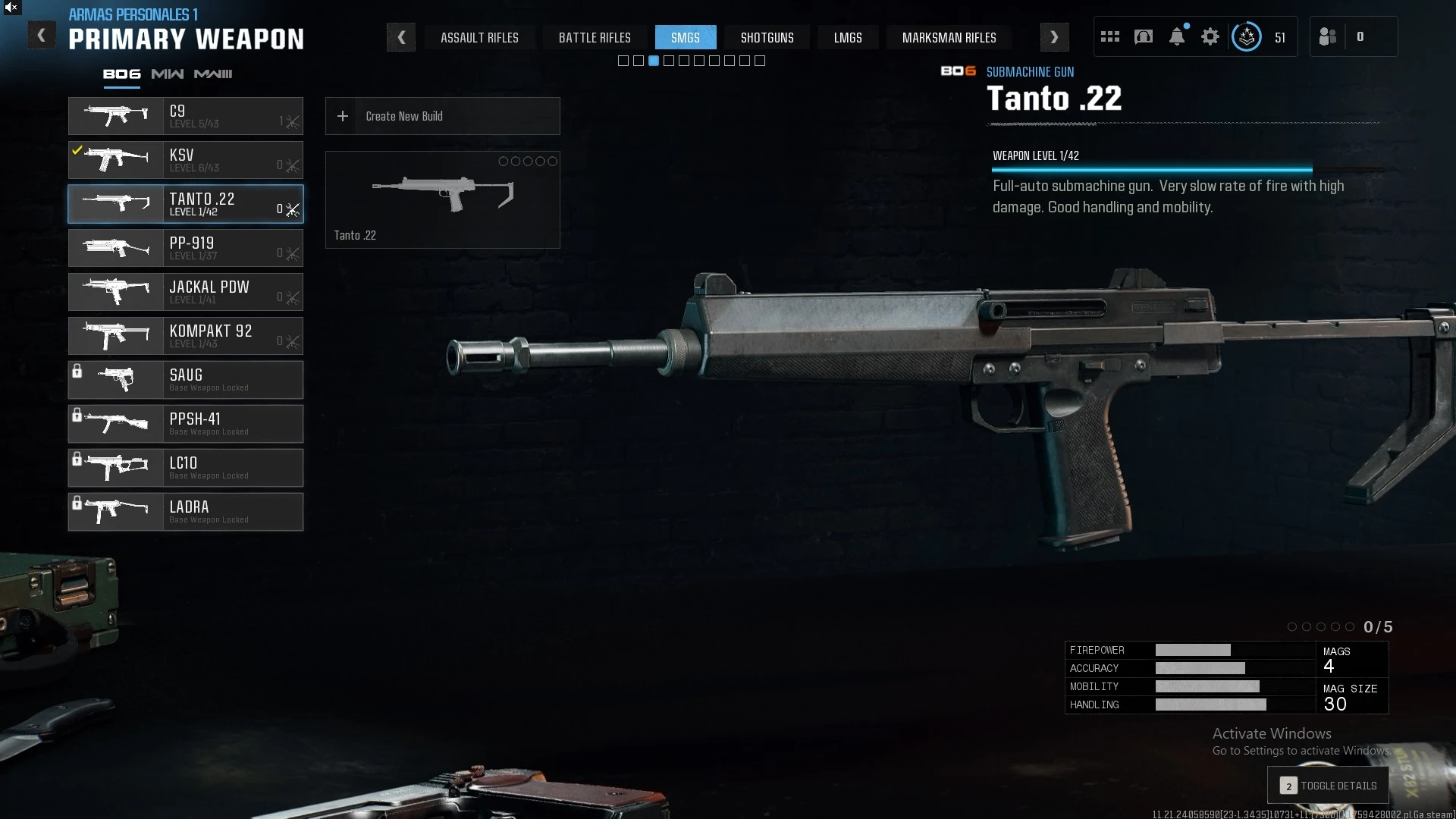Select the Shotguns tab
The image size is (1456, 819).
[767, 37]
